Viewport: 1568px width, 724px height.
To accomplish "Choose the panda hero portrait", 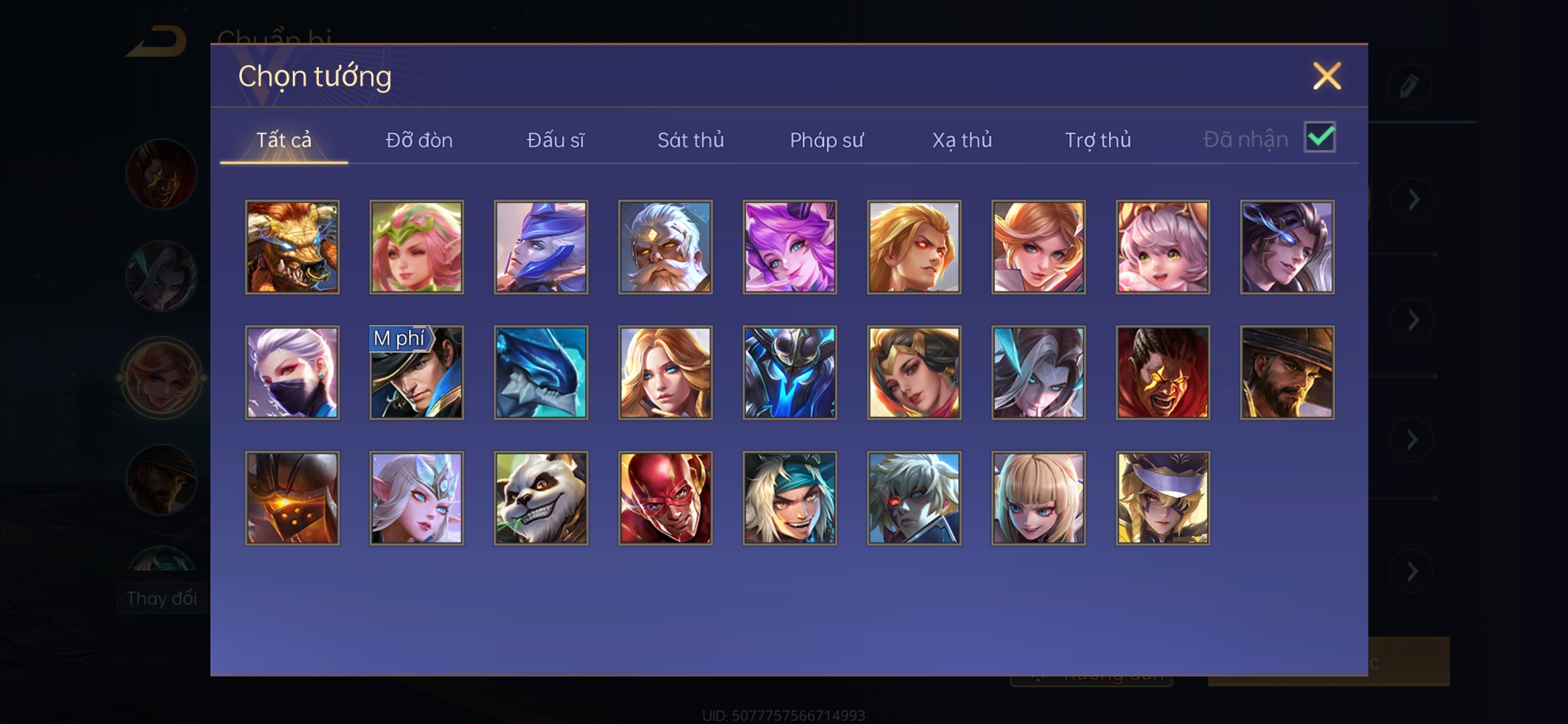I will tap(541, 498).
